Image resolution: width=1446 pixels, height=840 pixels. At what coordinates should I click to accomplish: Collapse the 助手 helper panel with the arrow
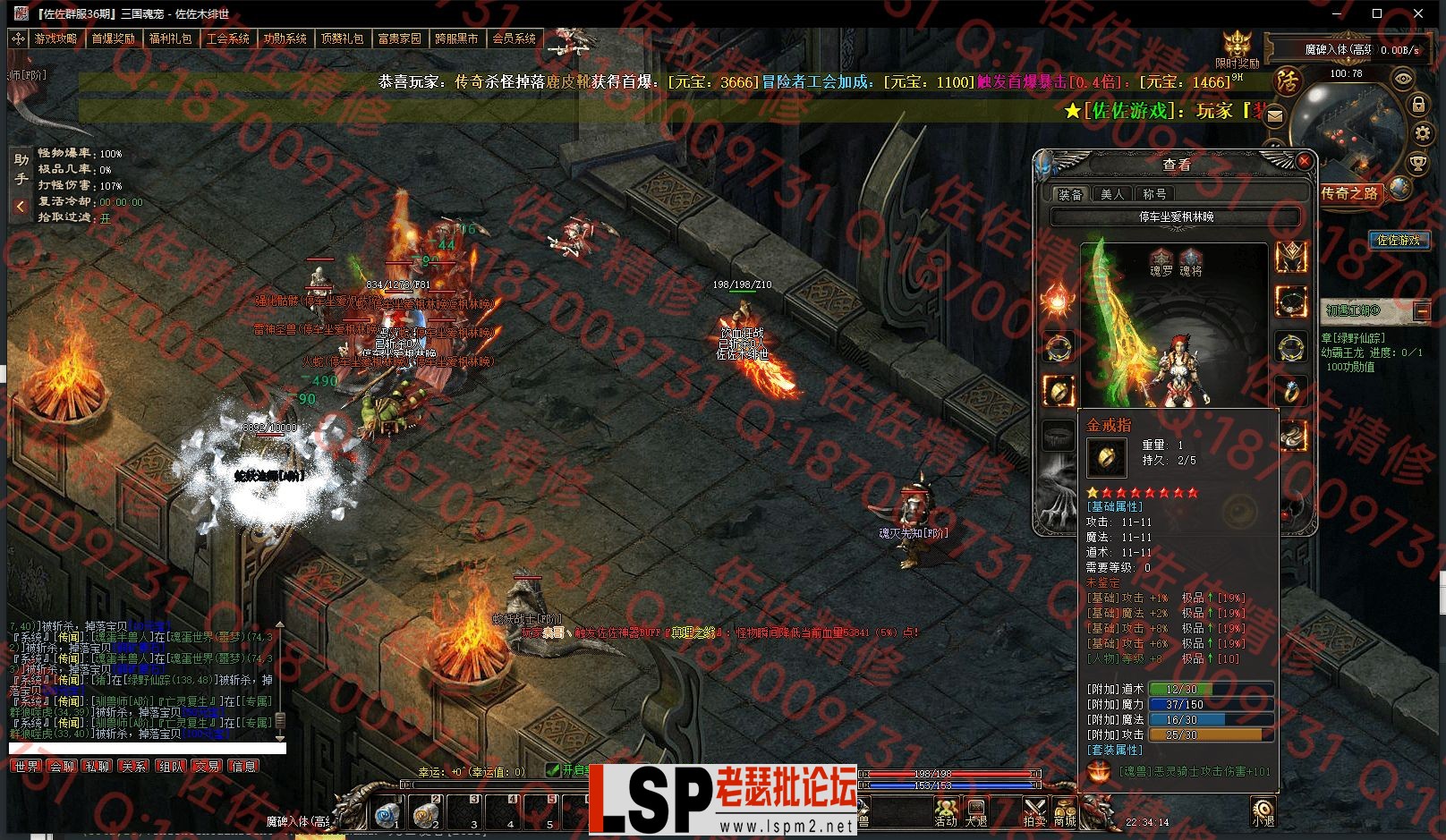(20, 207)
